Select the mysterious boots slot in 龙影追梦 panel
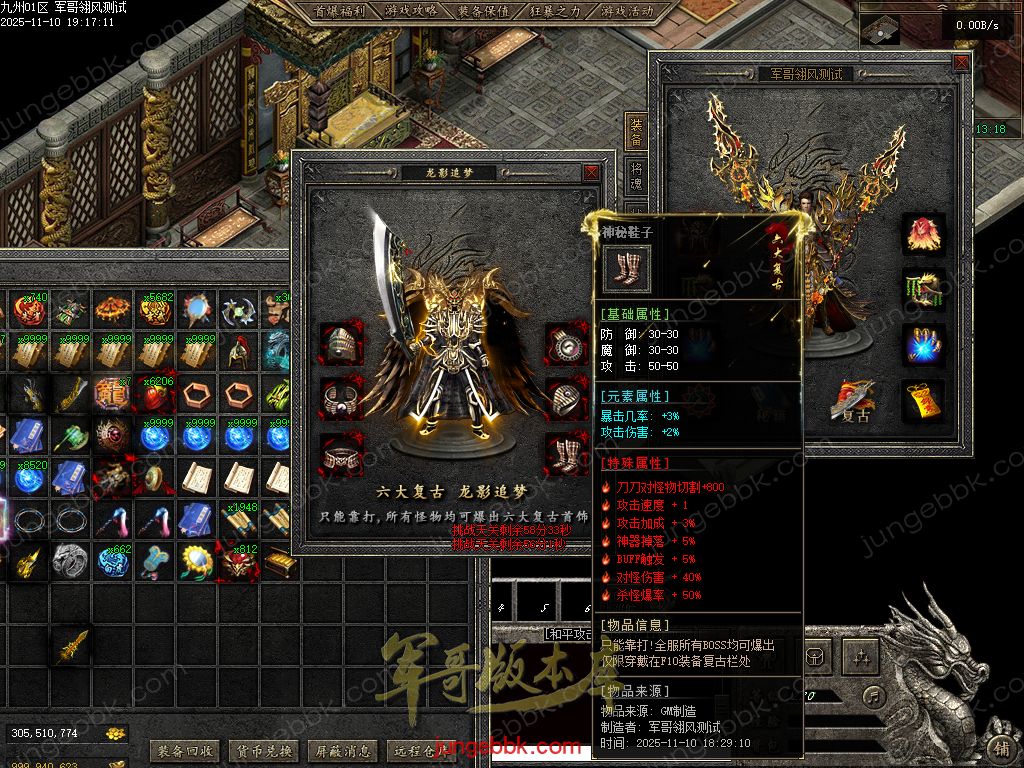This screenshot has height=768, width=1024. 566,454
